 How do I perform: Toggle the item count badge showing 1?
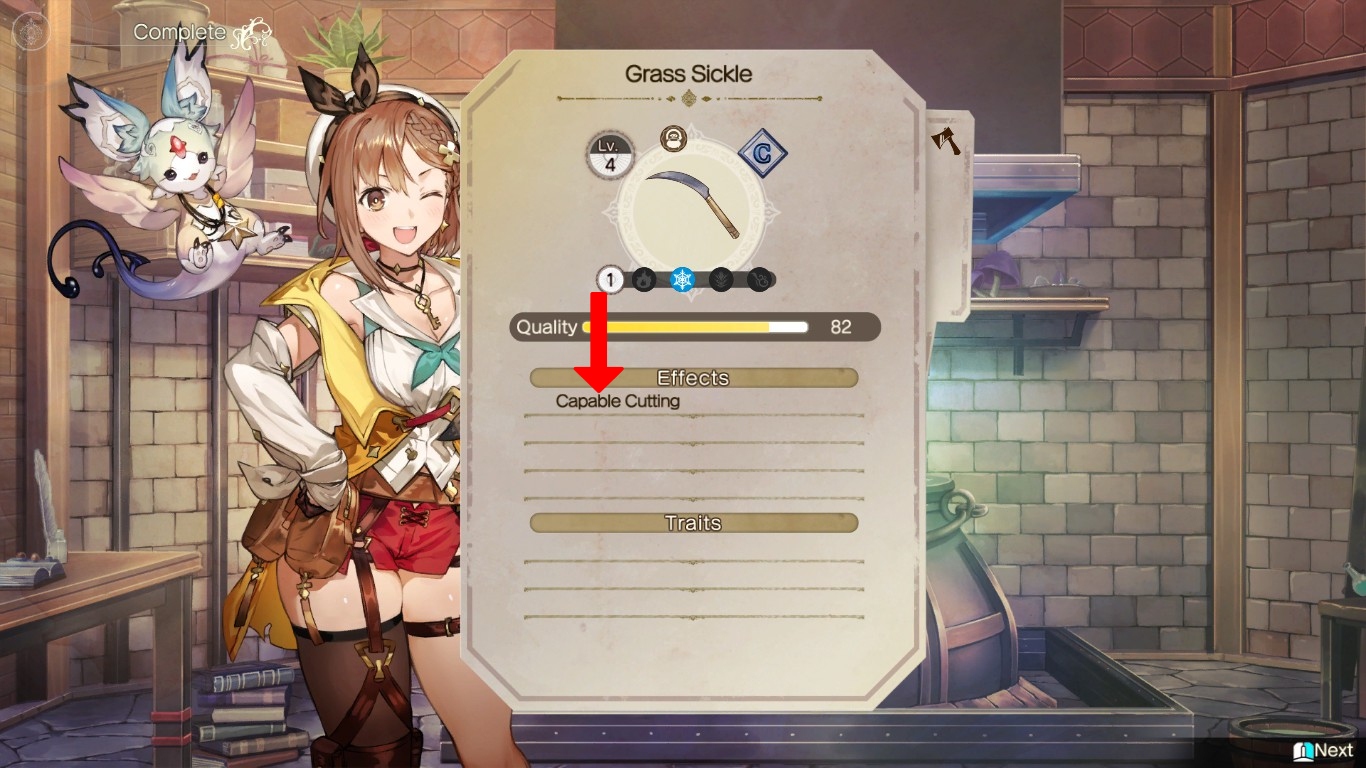pyautogui.click(x=609, y=280)
